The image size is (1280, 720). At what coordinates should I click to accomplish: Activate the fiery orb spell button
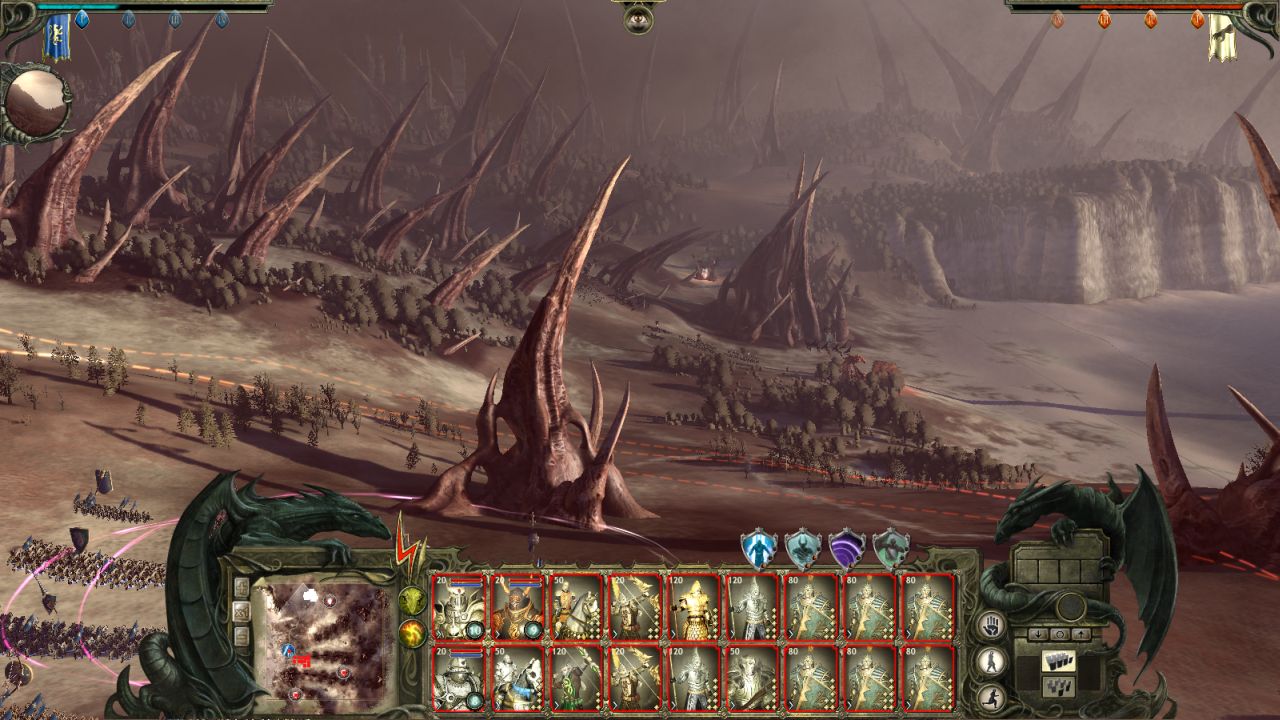point(412,633)
